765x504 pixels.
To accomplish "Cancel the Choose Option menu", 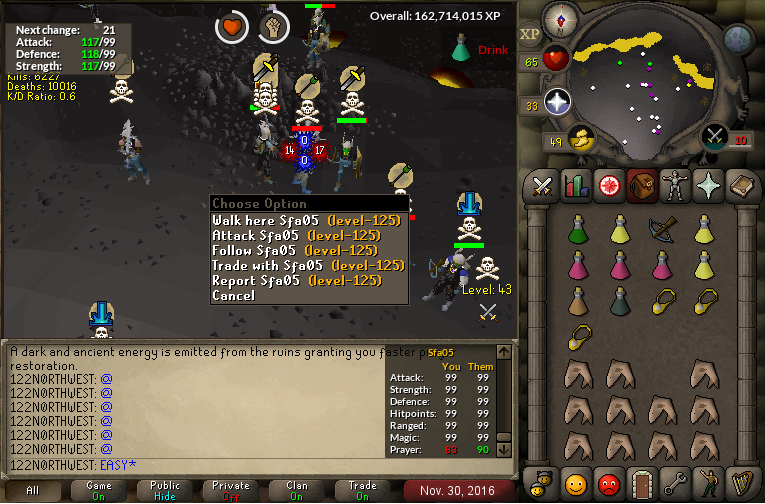I will pyautogui.click(x=234, y=296).
